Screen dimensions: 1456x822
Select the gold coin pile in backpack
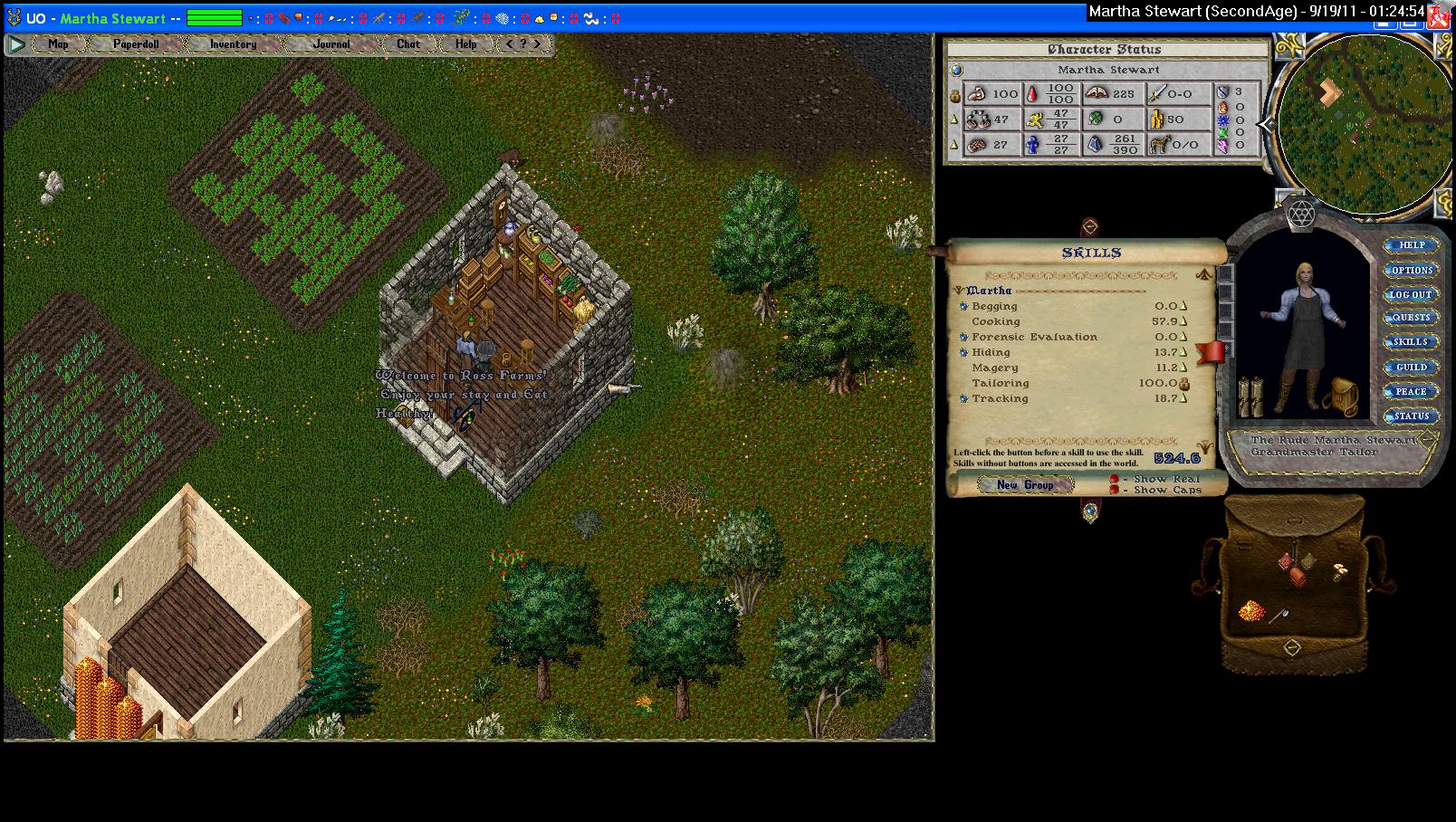coord(1251,610)
